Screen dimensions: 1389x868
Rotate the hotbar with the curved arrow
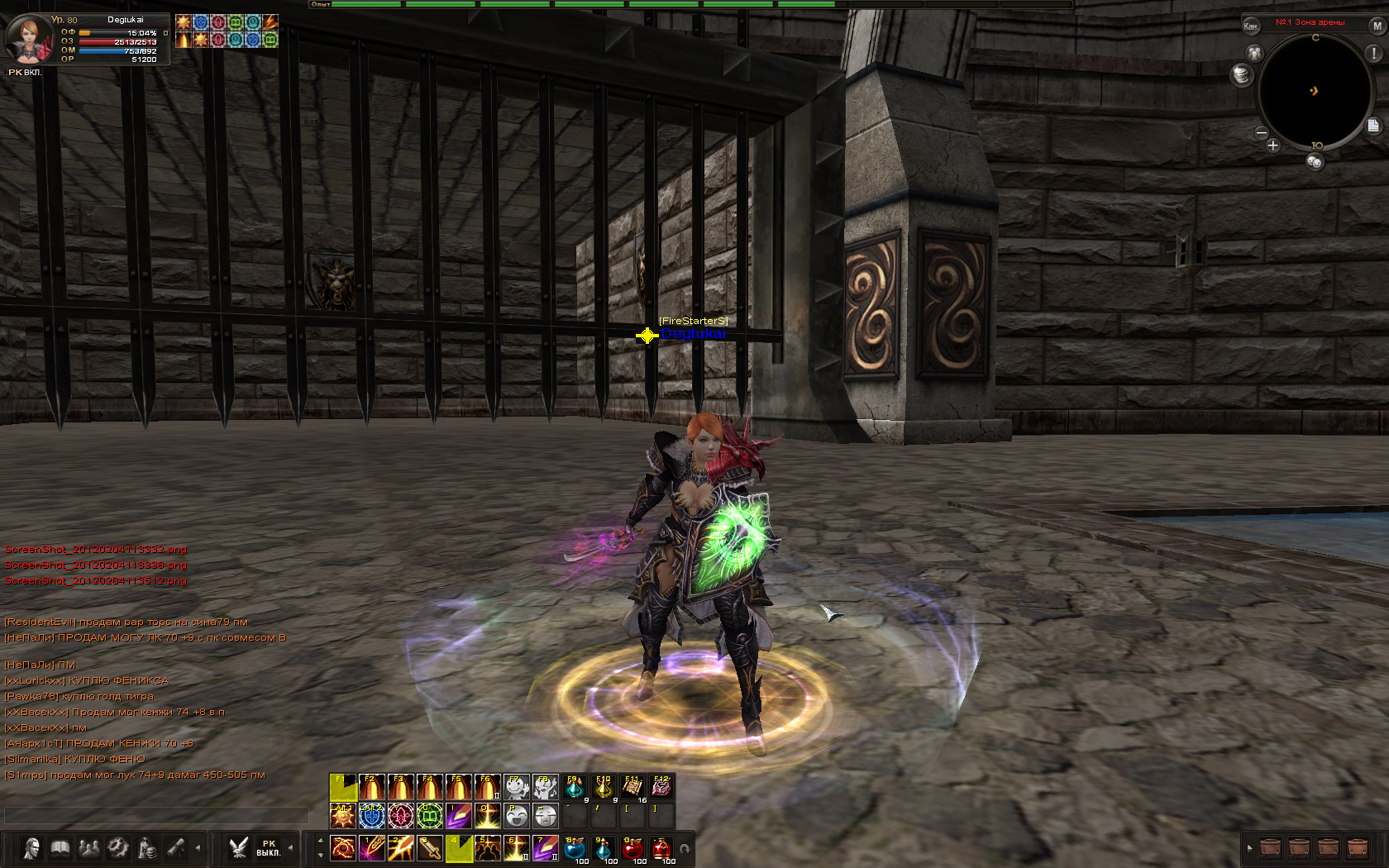pos(685,849)
